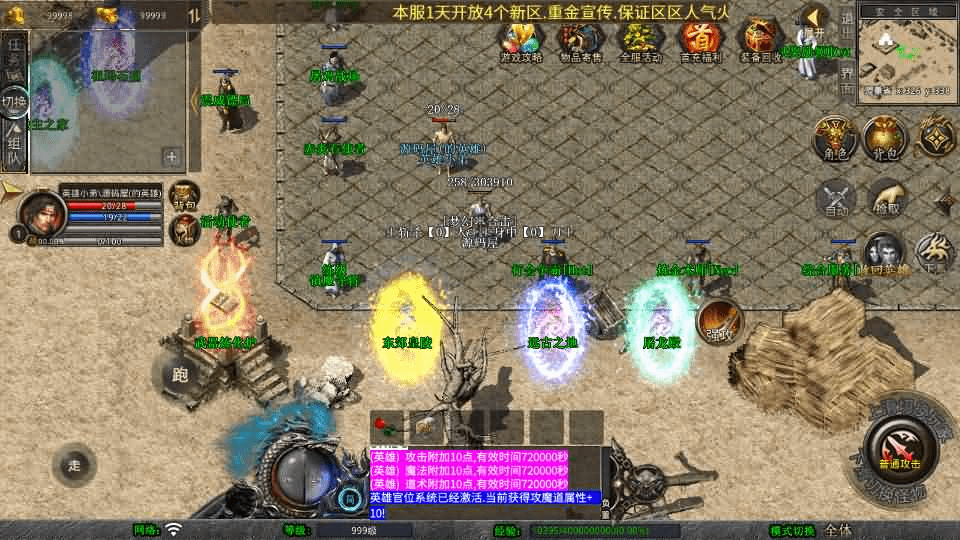Open the 首充福利 first recharge rewards
Image resolution: width=960 pixels, height=540 pixels.
click(x=700, y=40)
